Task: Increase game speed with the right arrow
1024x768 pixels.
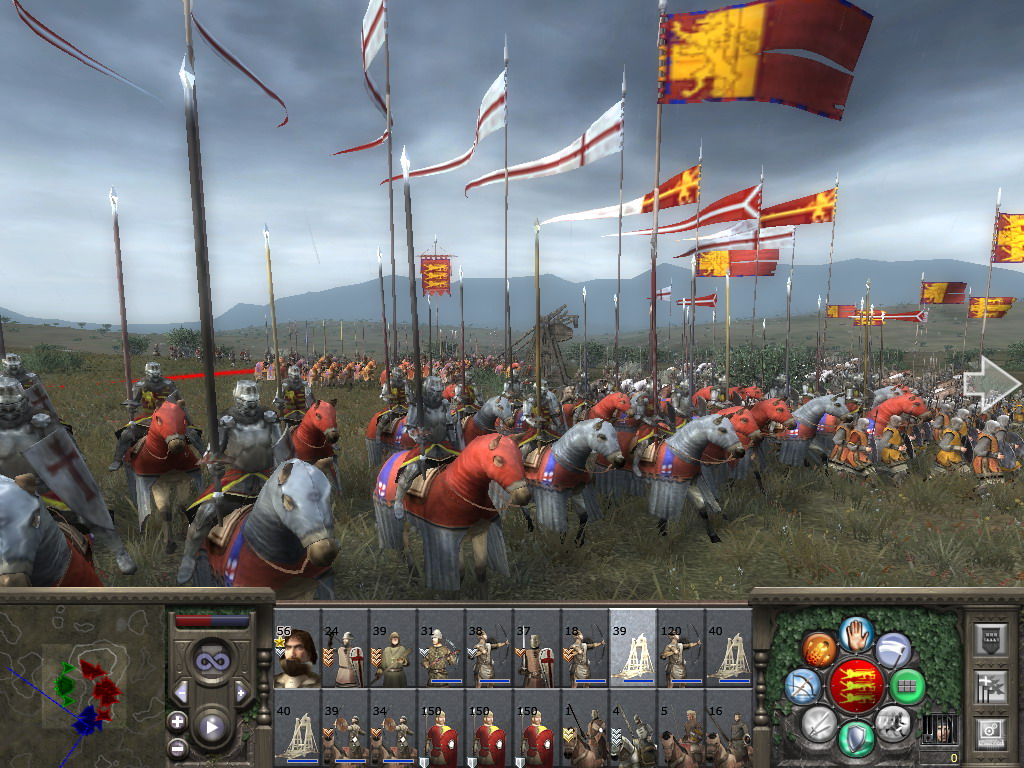Action: click(241, 692)
